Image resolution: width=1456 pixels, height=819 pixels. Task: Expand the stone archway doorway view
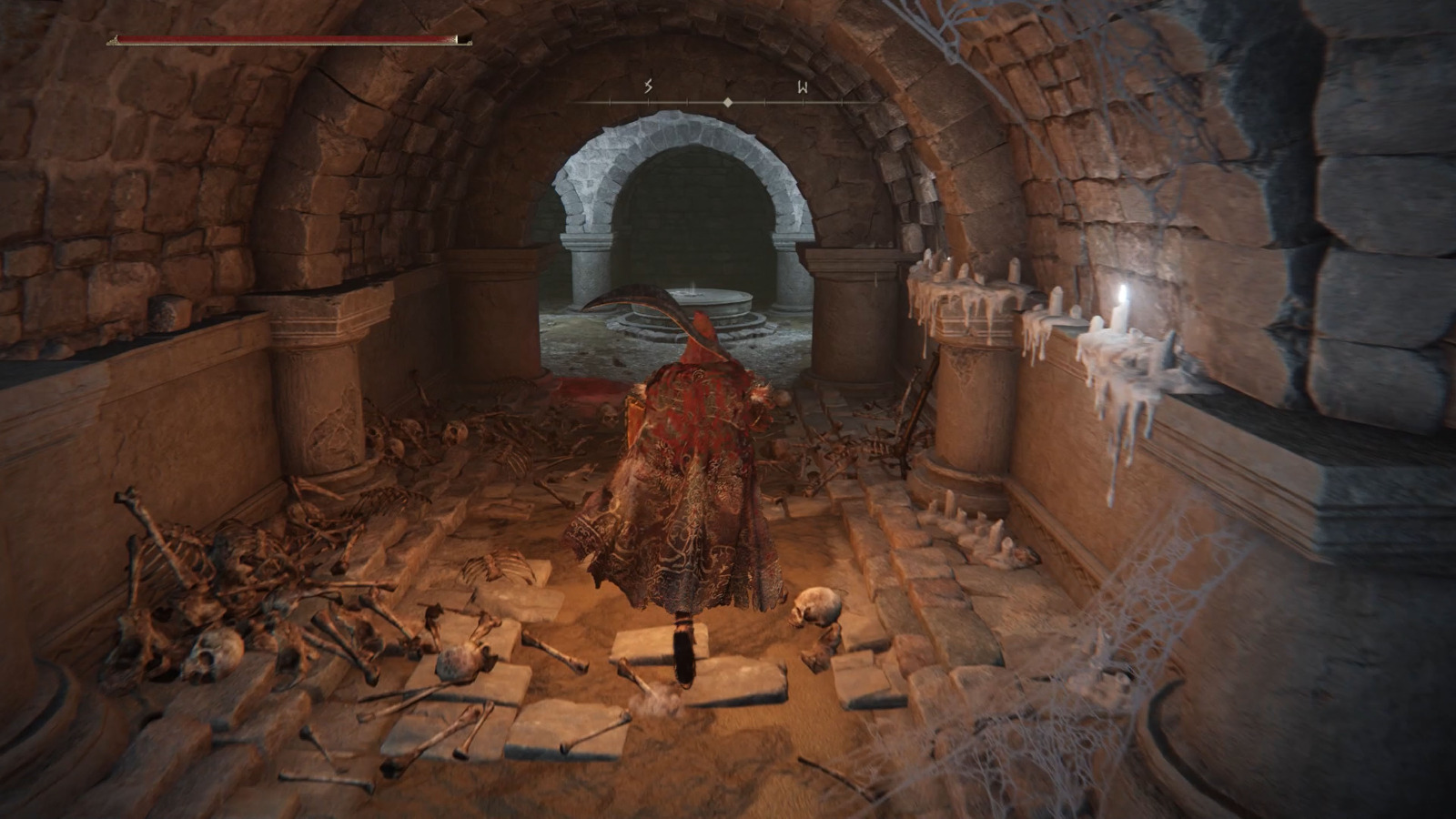[x=692, y=200]
